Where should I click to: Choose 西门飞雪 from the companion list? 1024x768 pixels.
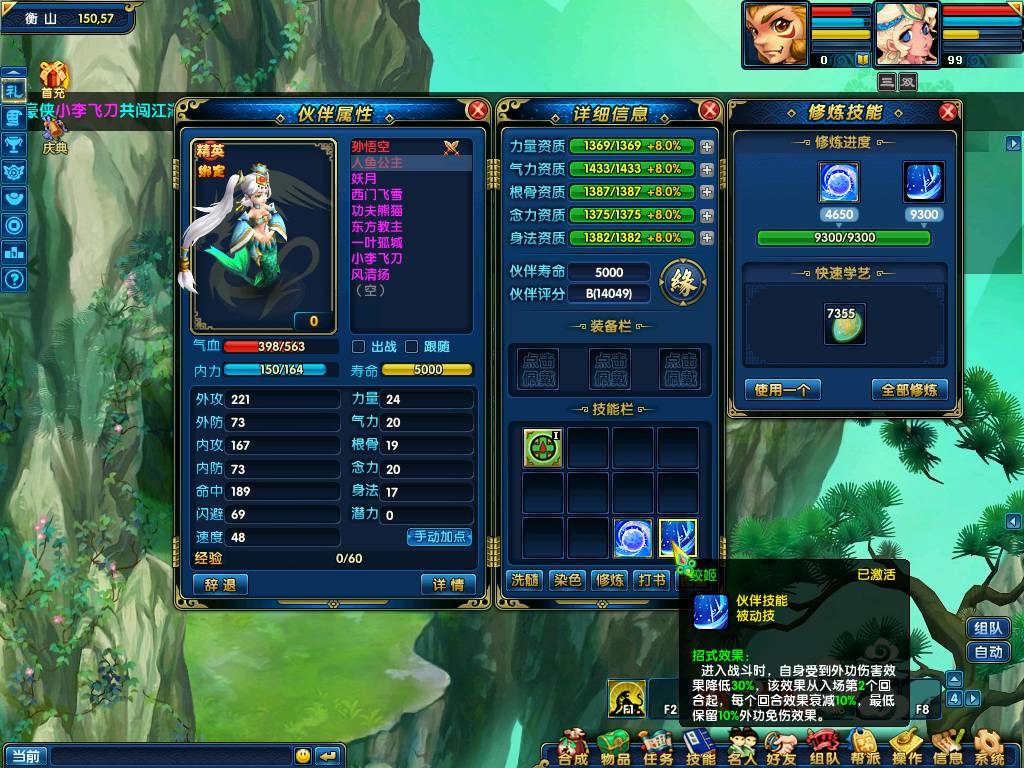[x=377, y=195]
